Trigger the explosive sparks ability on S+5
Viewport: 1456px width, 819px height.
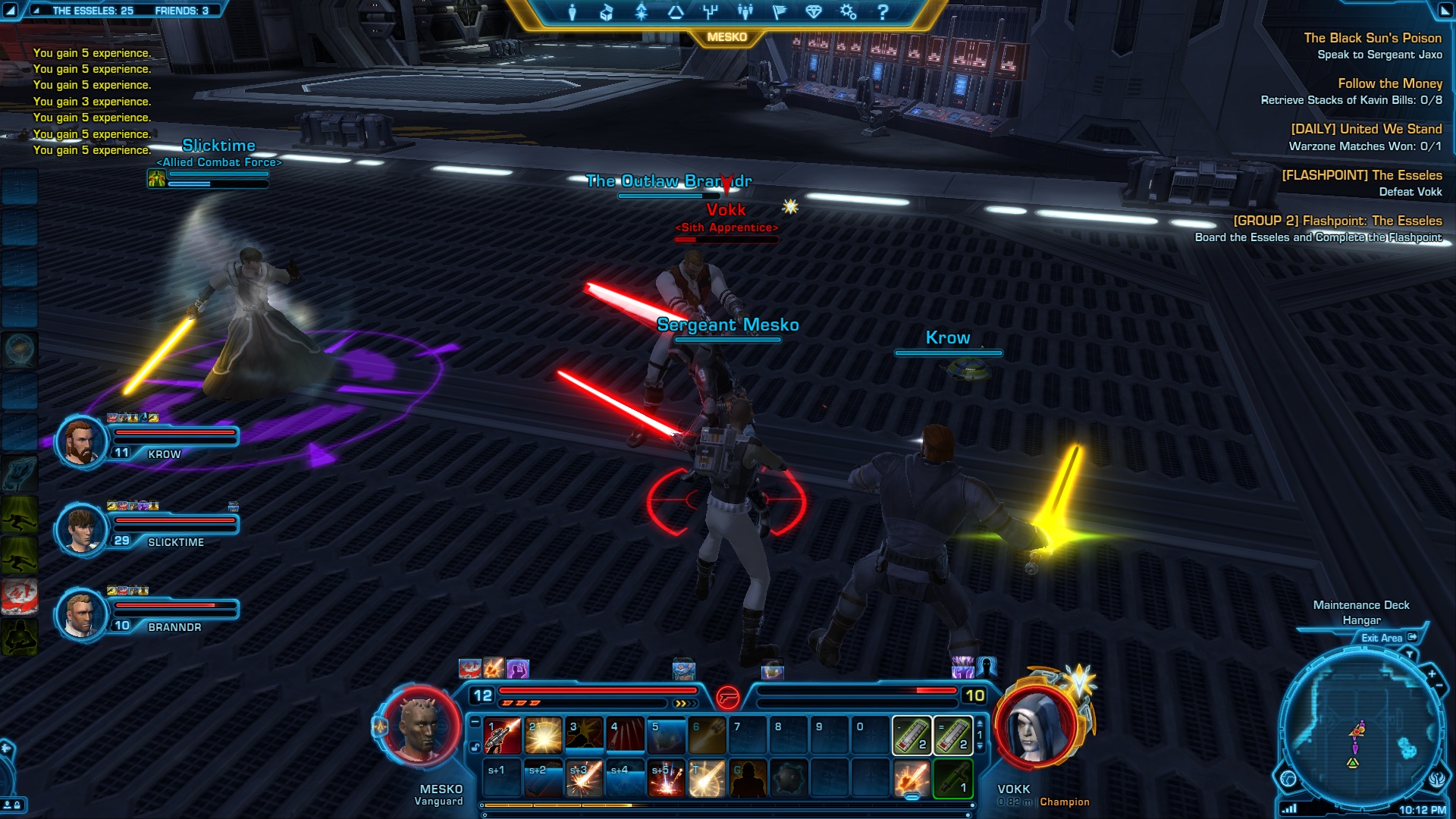coord(667,779)
